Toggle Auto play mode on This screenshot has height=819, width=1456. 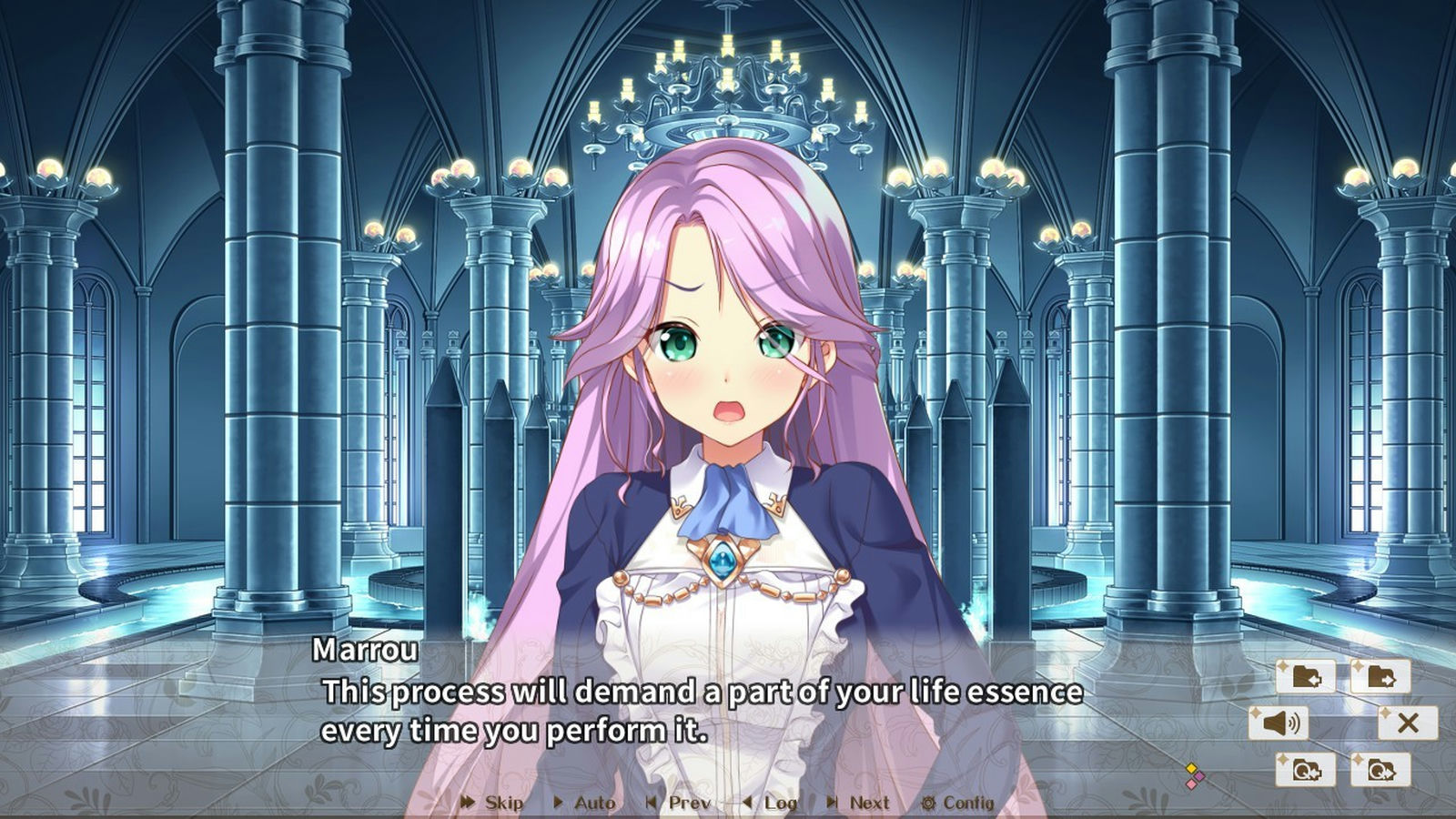point(592,804)
